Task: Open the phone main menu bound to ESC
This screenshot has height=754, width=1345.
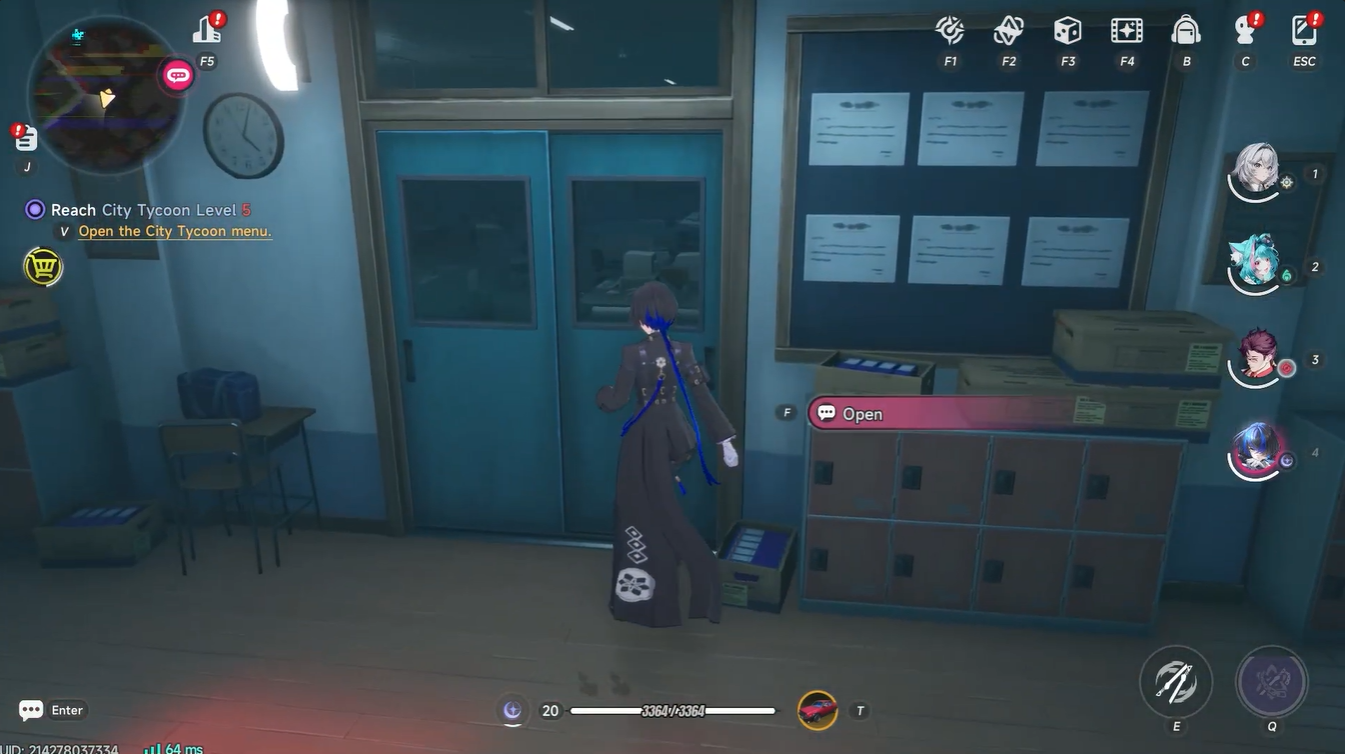Action: point(1303,31)
